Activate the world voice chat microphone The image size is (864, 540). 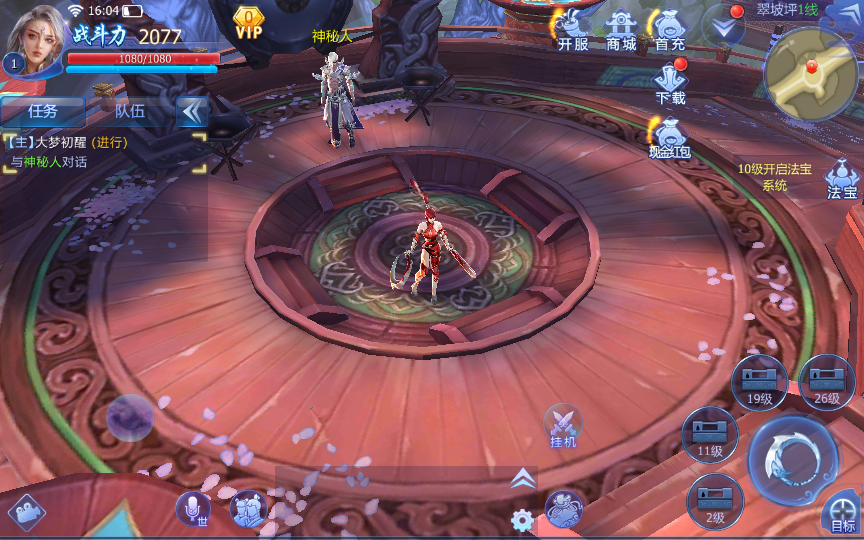click(x=192, y=509)
